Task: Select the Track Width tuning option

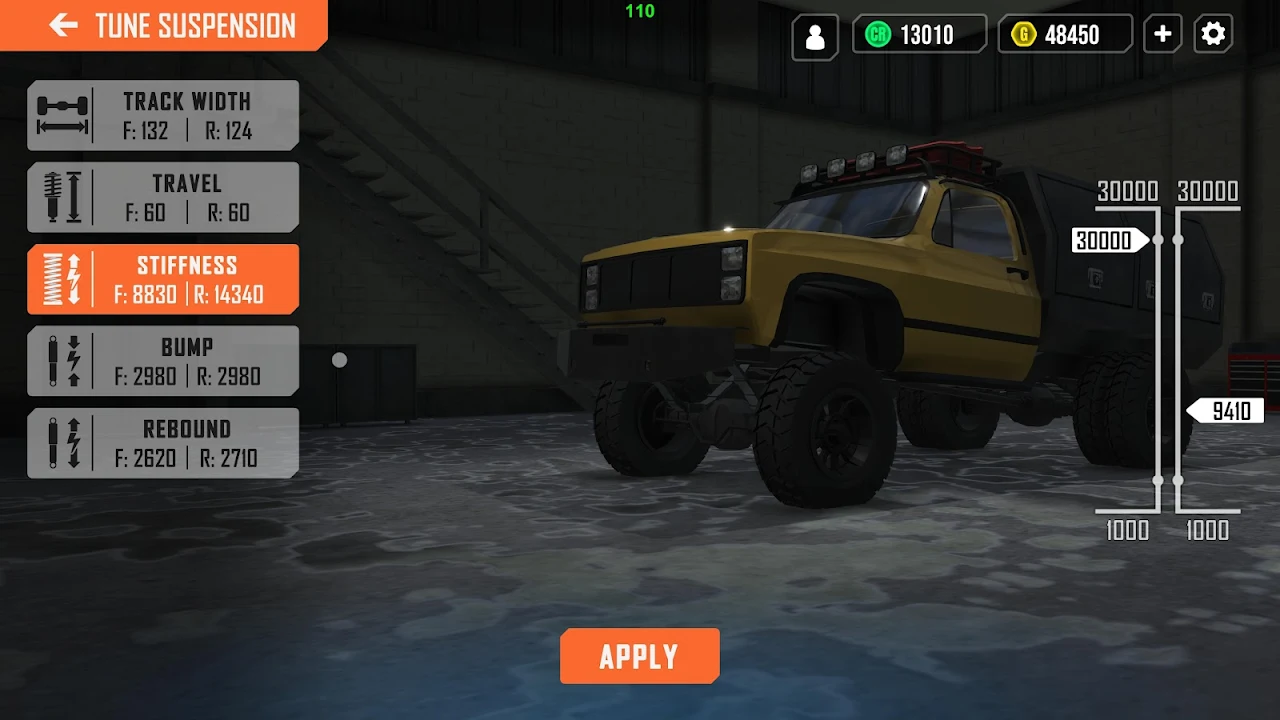Action: point(163,115)
